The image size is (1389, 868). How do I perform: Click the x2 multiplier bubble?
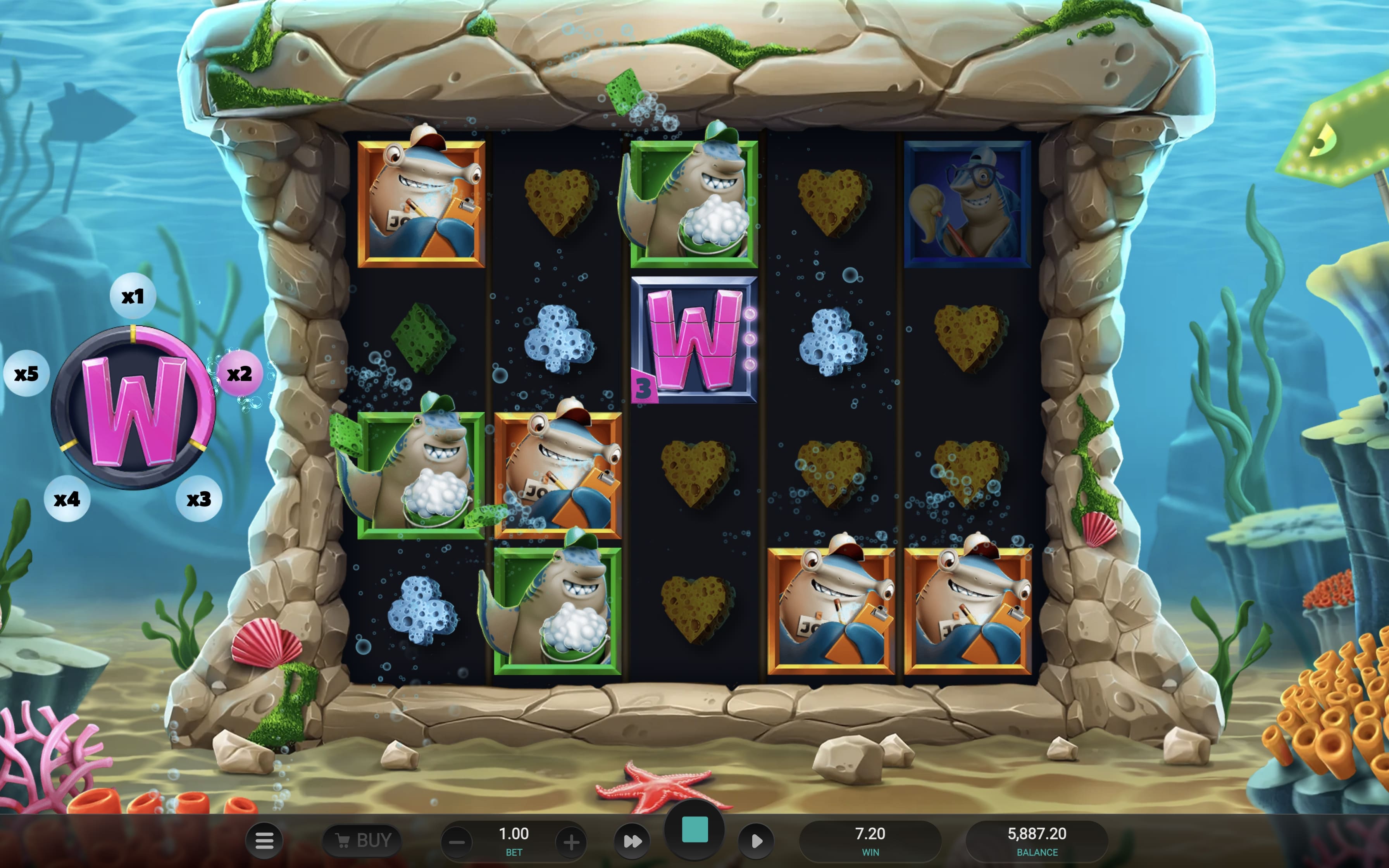(241, 373)
